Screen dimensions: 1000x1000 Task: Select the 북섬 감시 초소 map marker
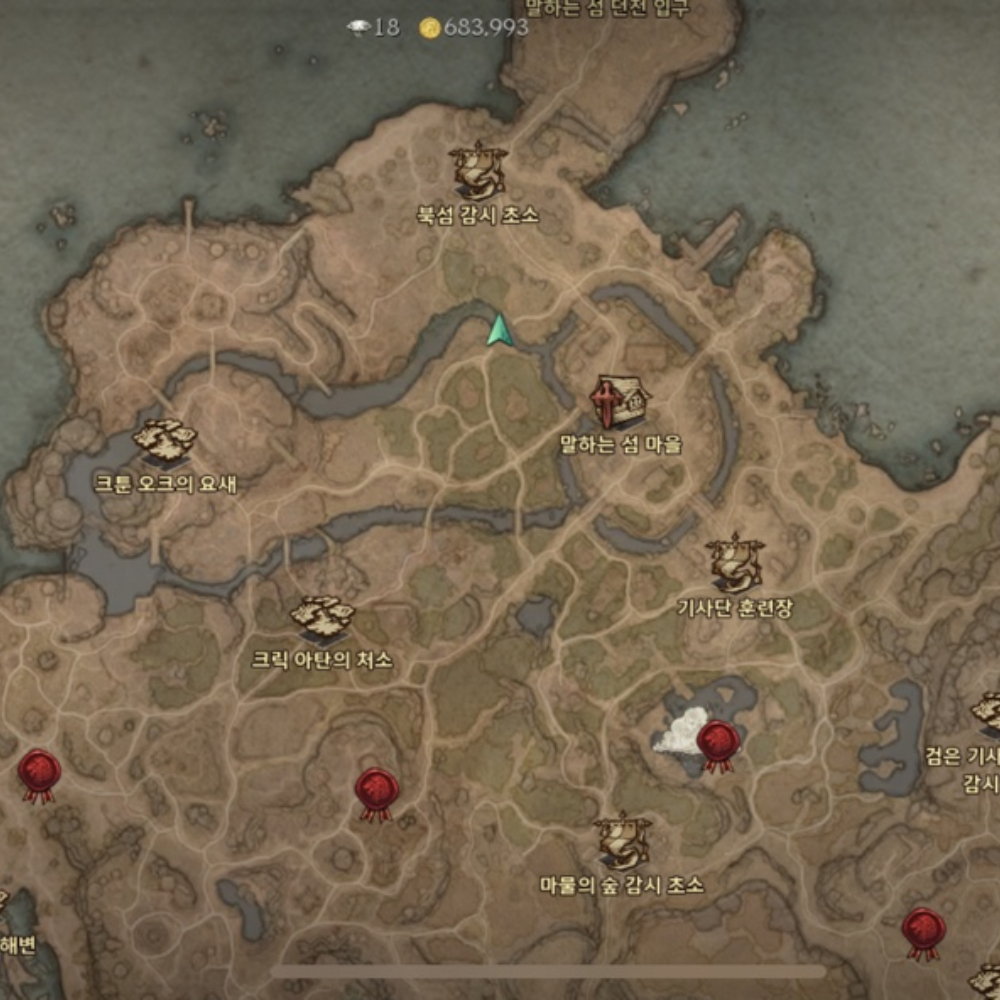pos(478,170)
